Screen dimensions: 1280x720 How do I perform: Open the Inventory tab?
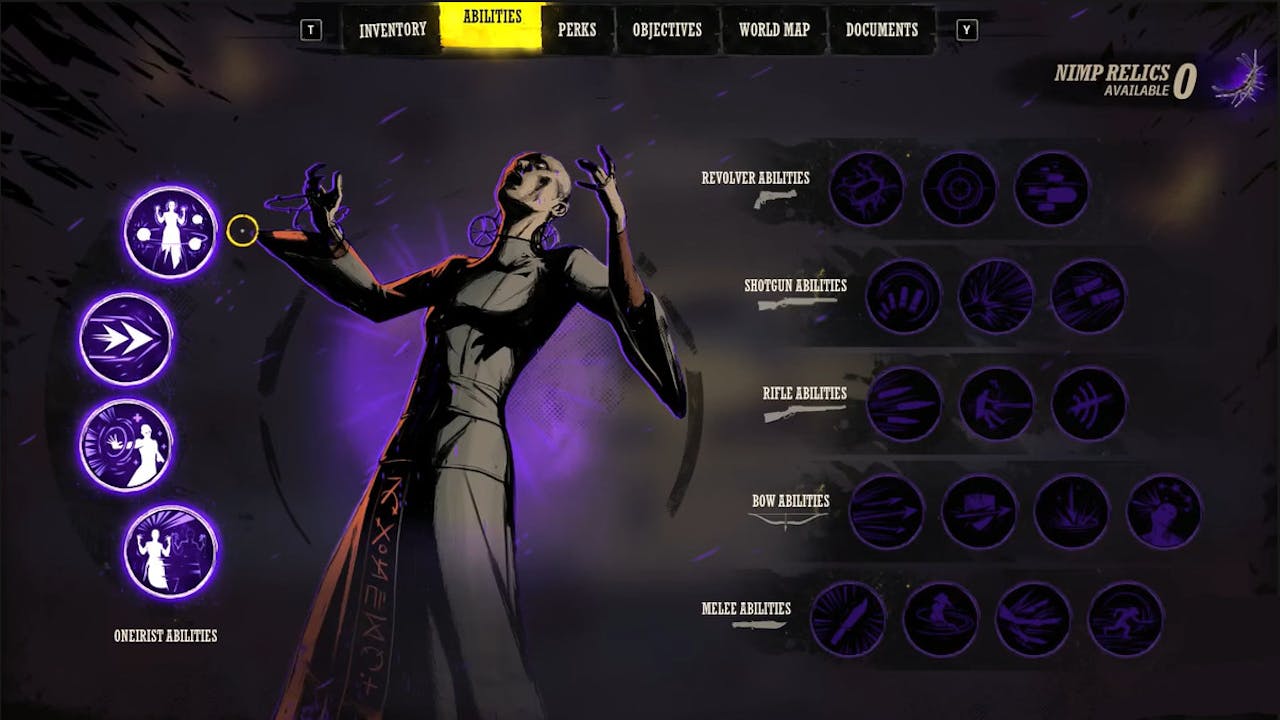tap(393, 30)
